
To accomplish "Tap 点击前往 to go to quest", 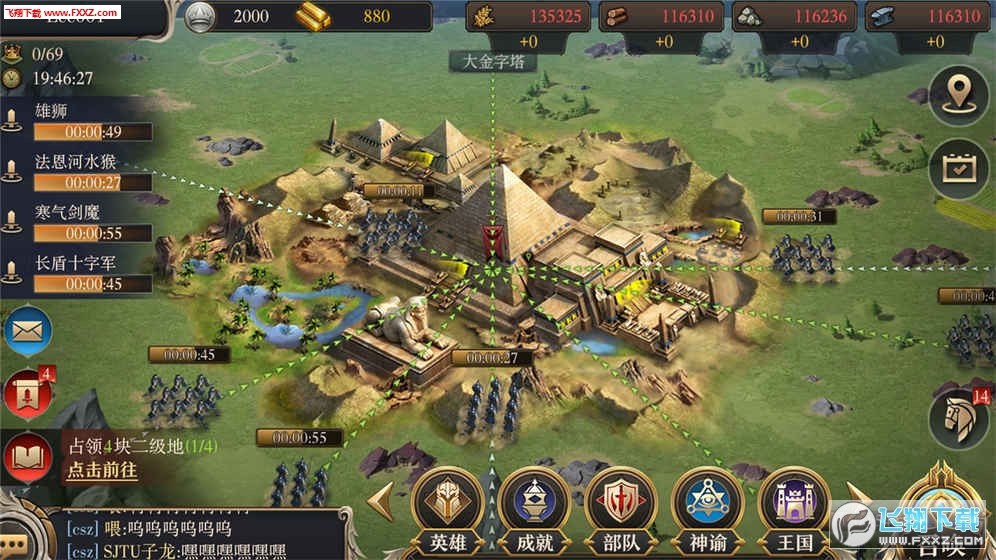I will pos(102,470).
